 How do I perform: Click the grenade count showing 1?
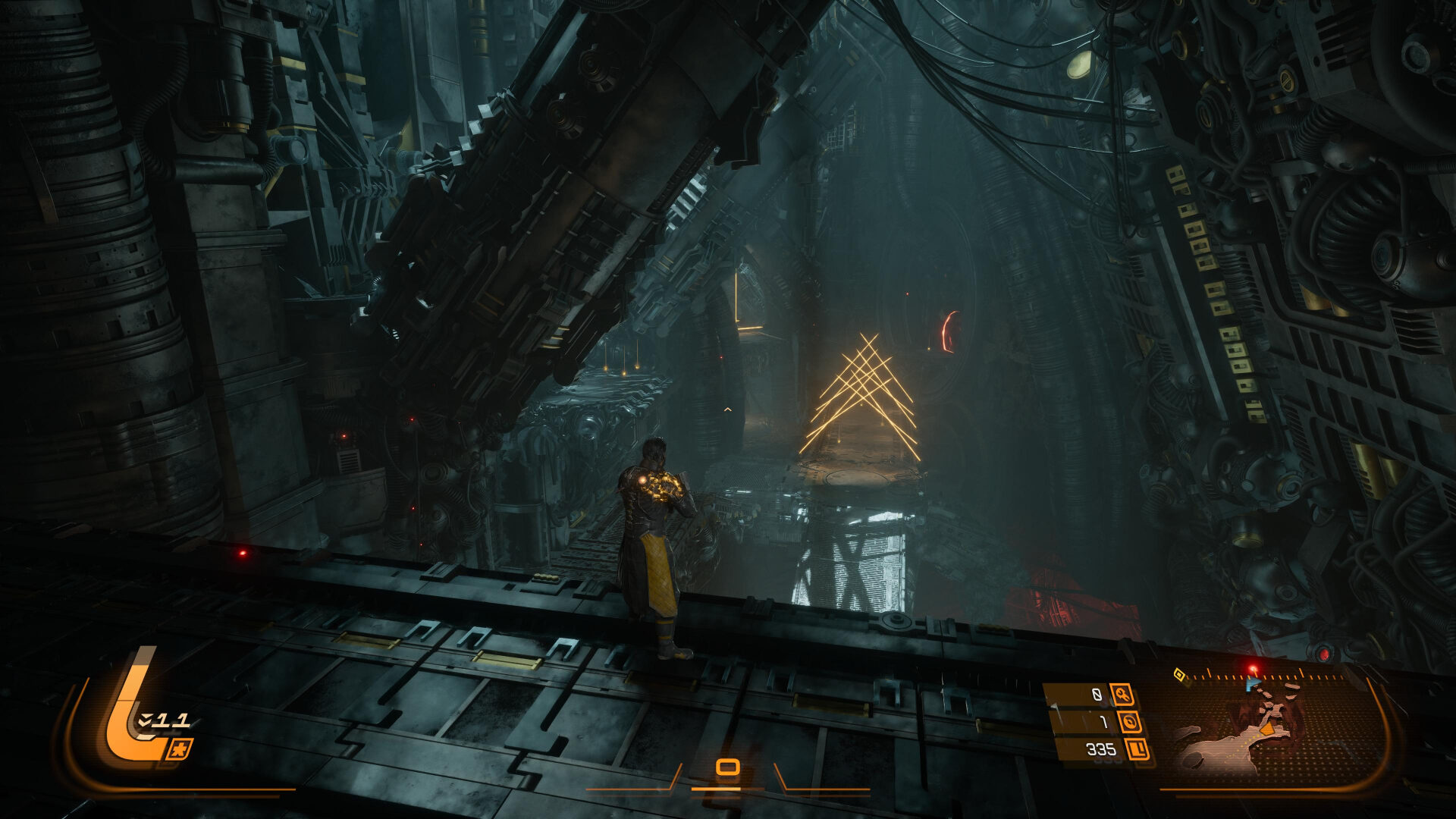coord(1104,723)
